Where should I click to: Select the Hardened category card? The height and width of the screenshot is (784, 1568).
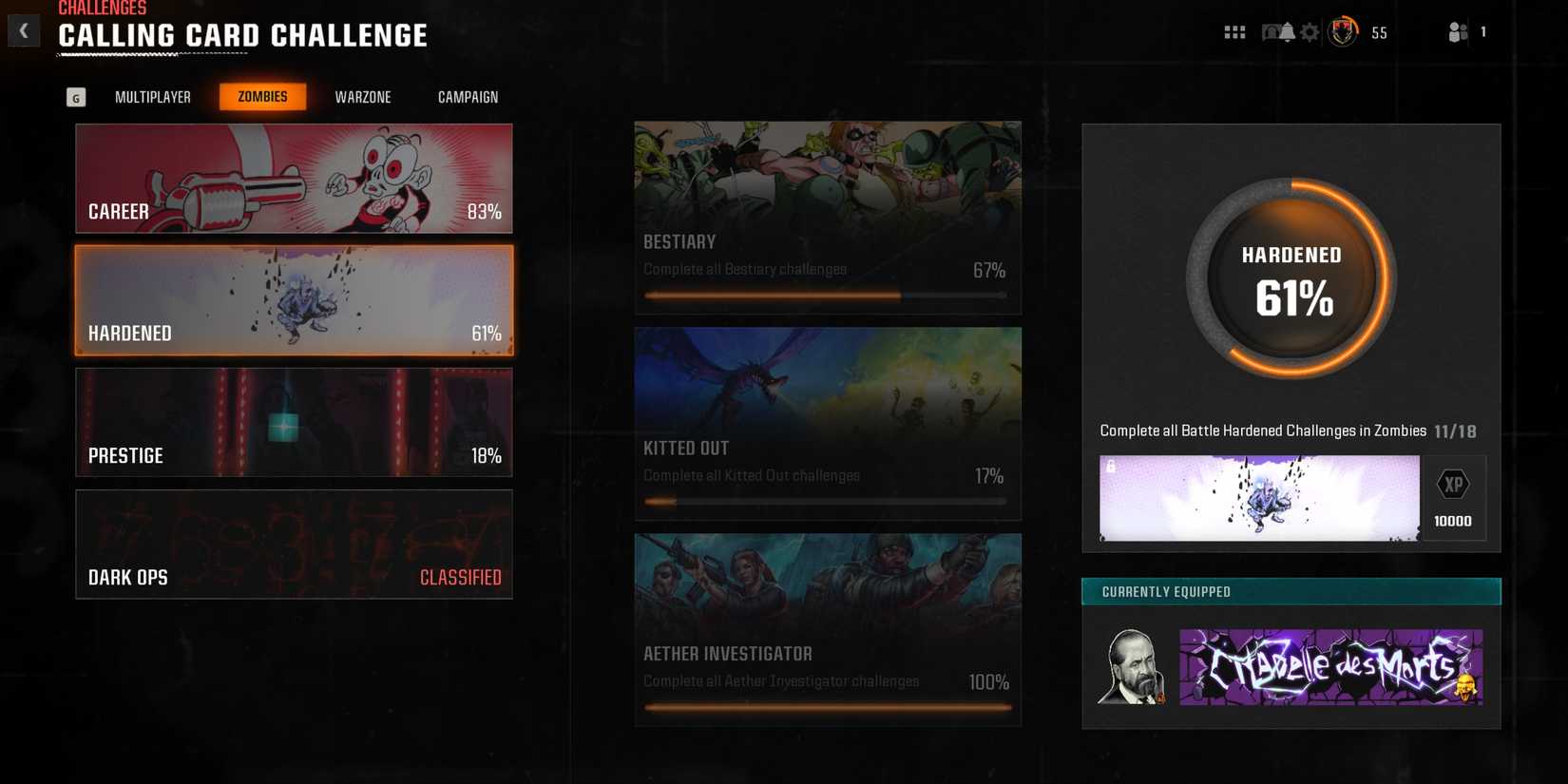click(294, 299)
